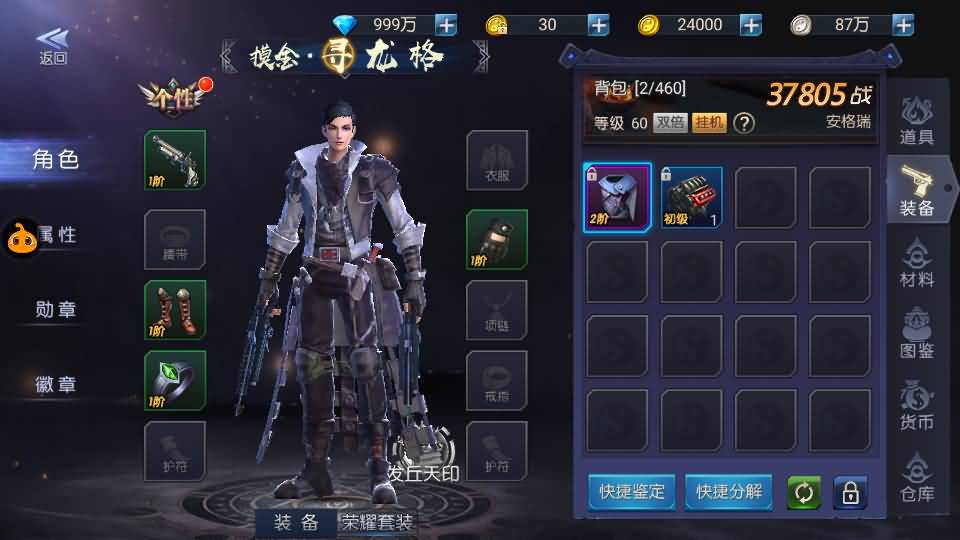Screen dimensions: 960x540
Task: Pick the 2阶 armor item in backpack
Action: coord(617,198)
